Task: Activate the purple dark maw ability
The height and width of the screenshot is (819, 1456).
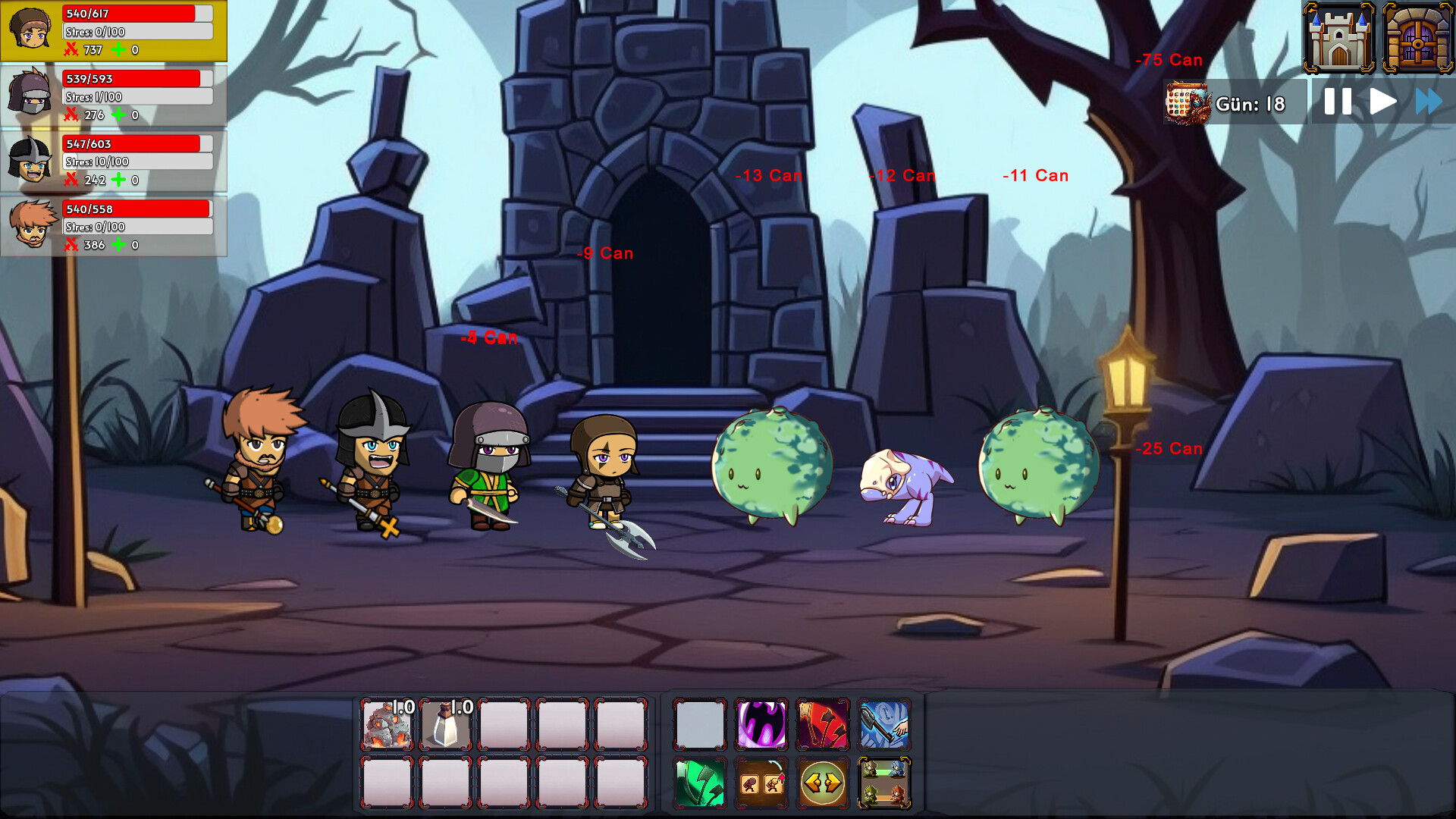Action: pos(761,724)
